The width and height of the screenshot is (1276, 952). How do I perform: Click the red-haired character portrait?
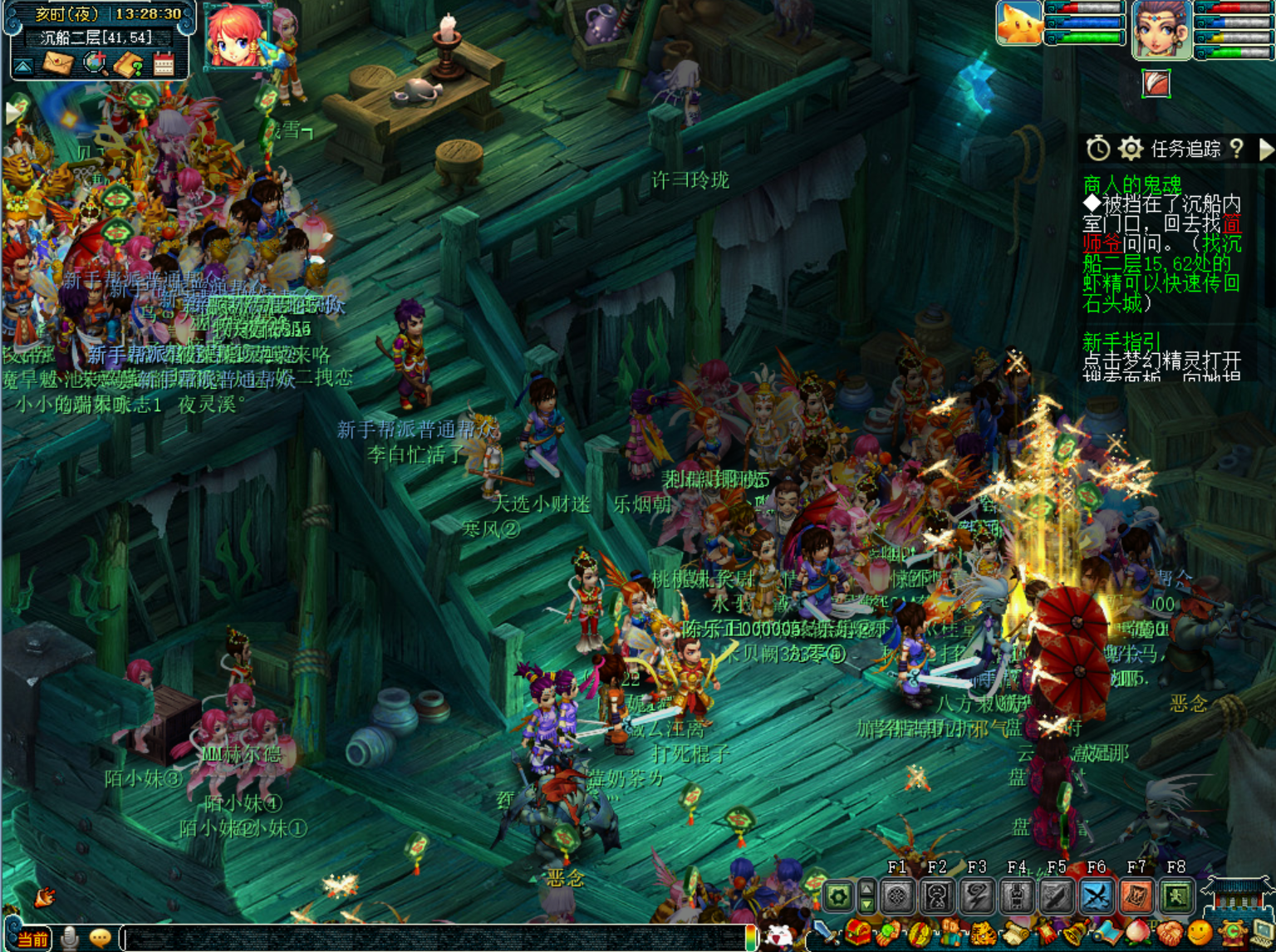point(235,37)
